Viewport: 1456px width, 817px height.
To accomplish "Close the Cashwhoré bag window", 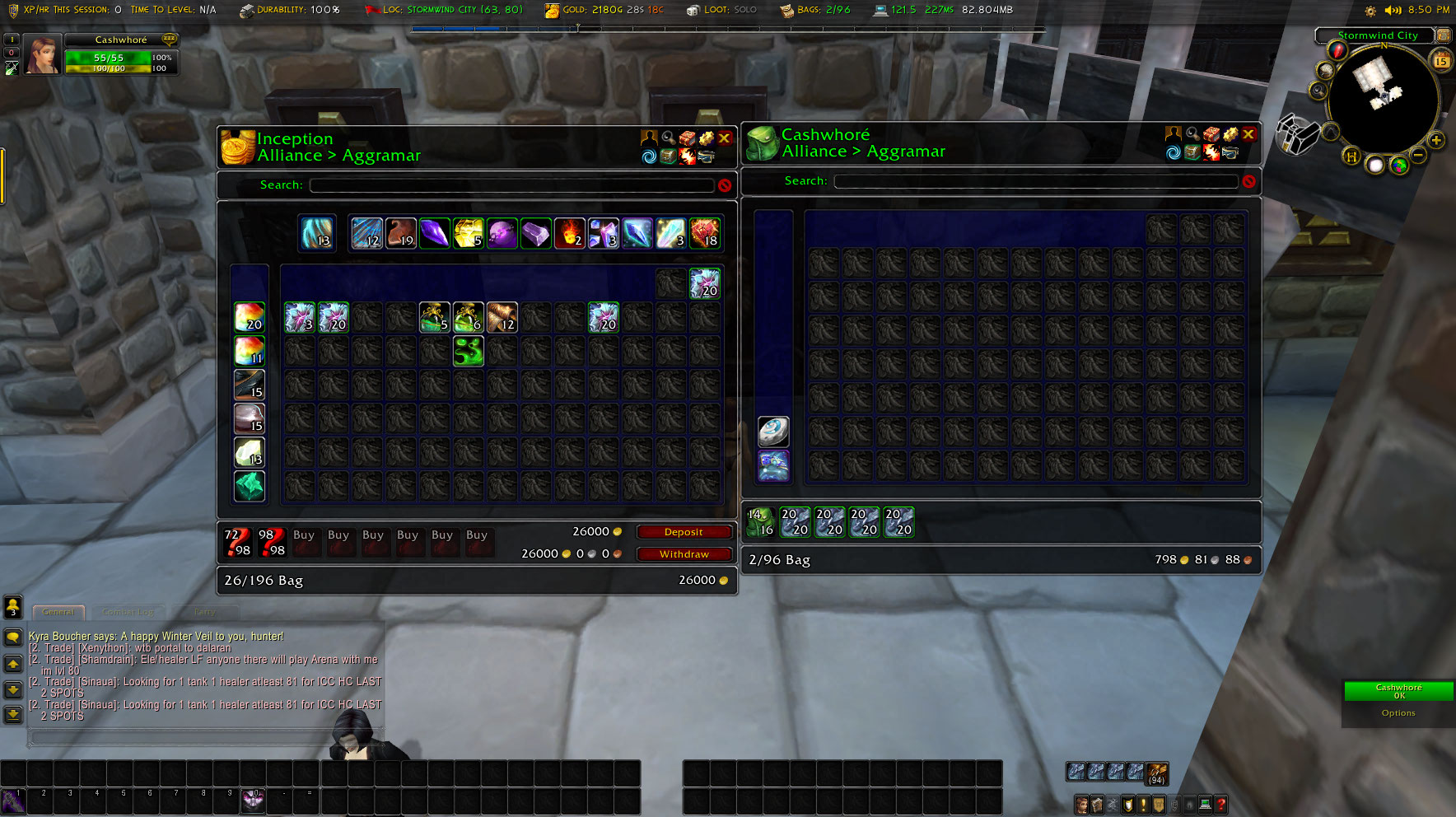I will point(1248,134).
